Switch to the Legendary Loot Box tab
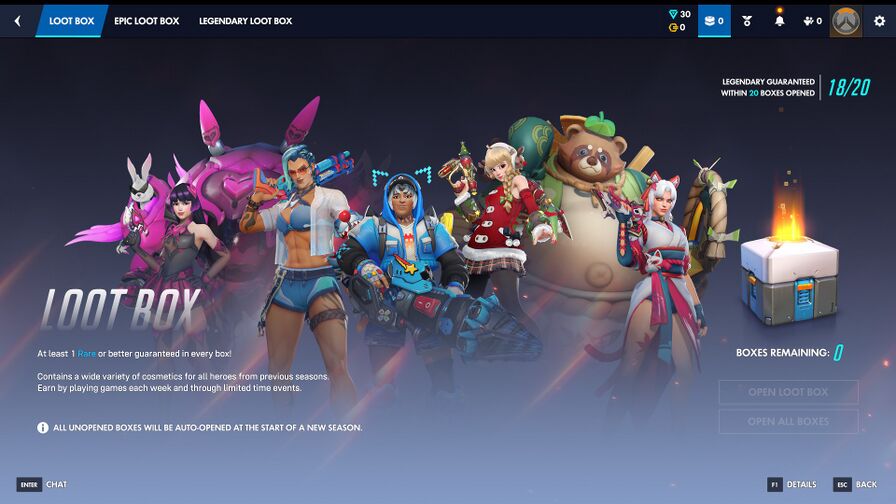 click(245, 21)
